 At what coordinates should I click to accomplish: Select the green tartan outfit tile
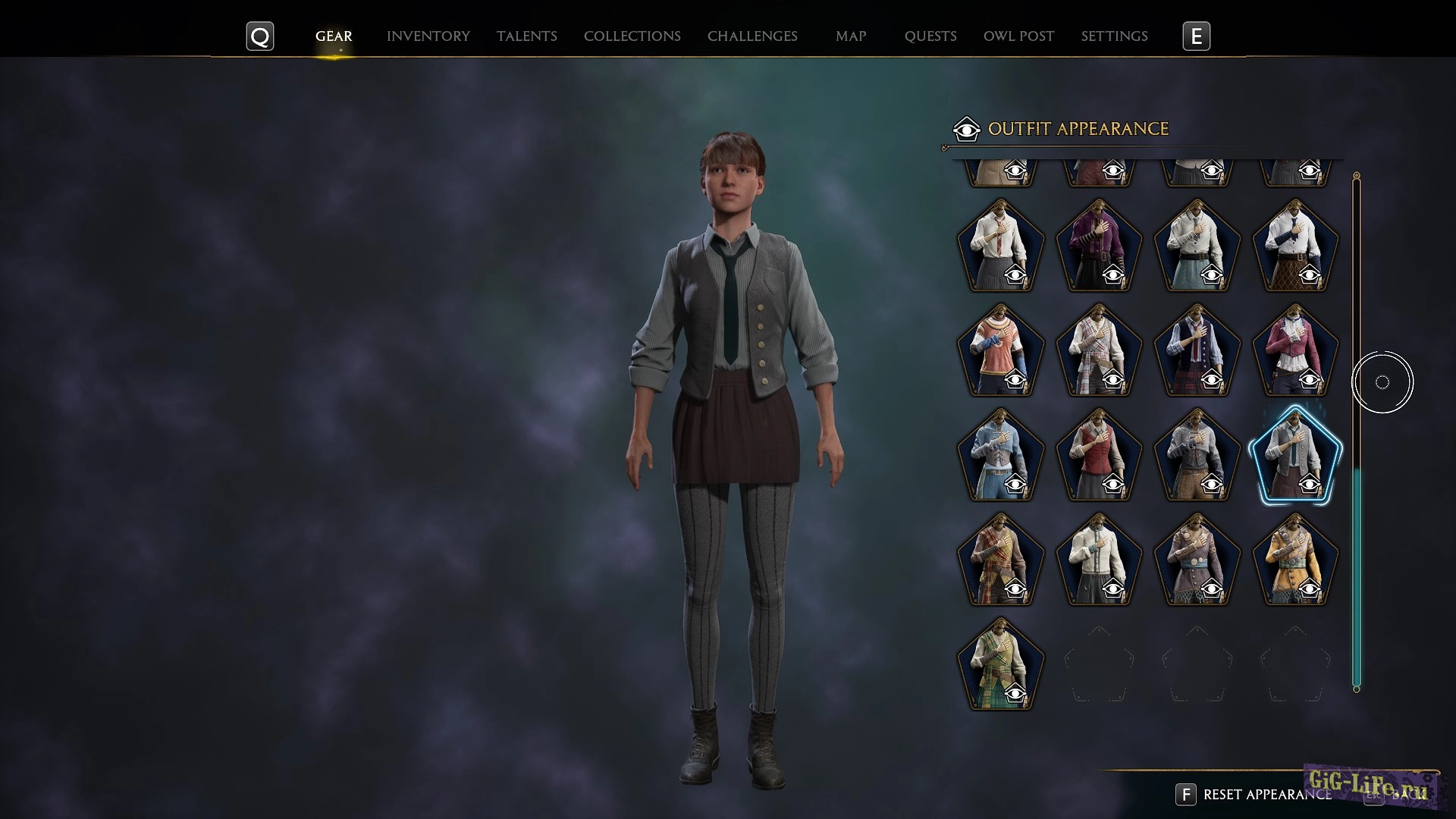click(x=1000, y=664)
